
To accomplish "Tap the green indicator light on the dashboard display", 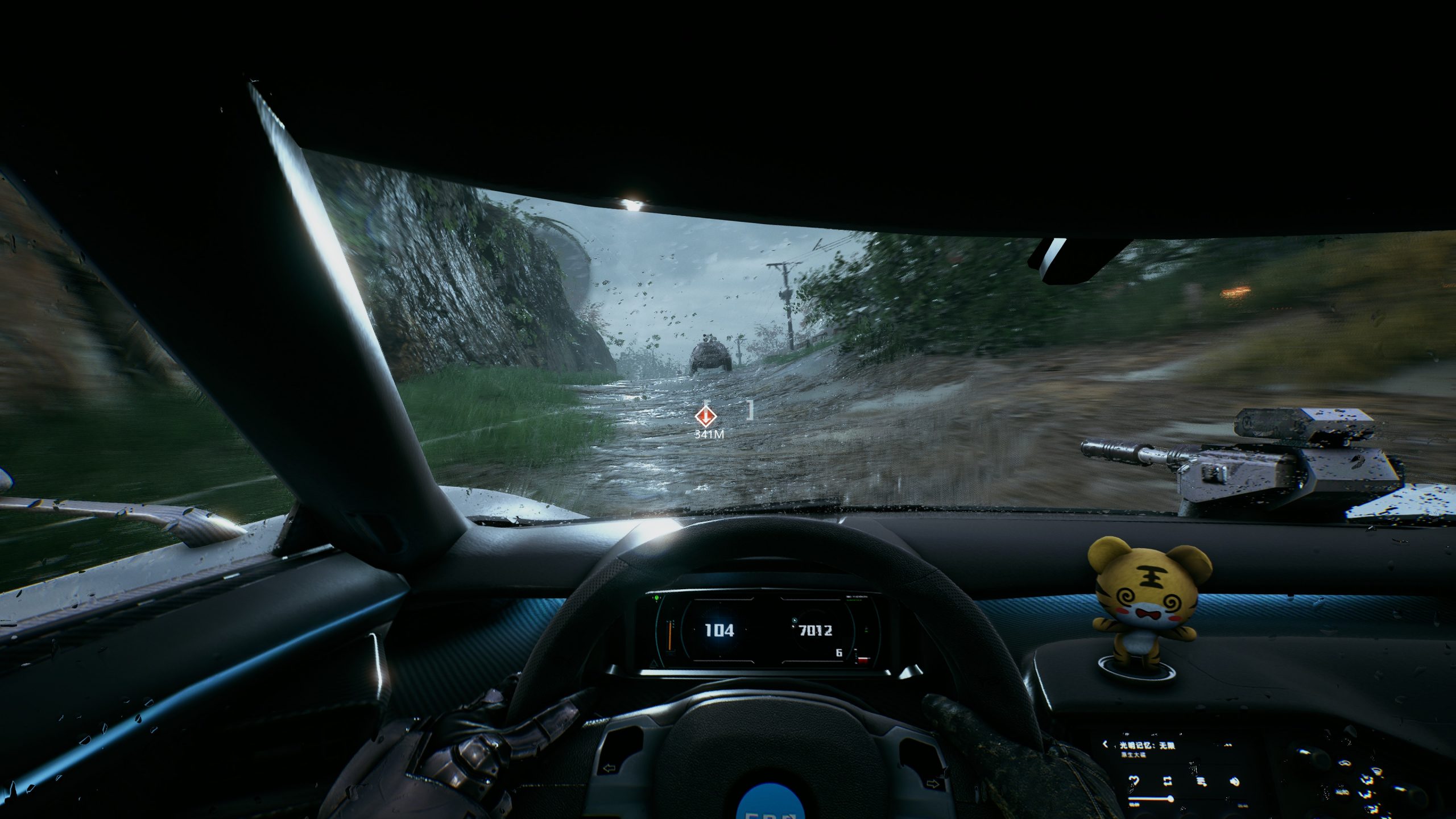I will pyautogui.click(x=656, y=599).
